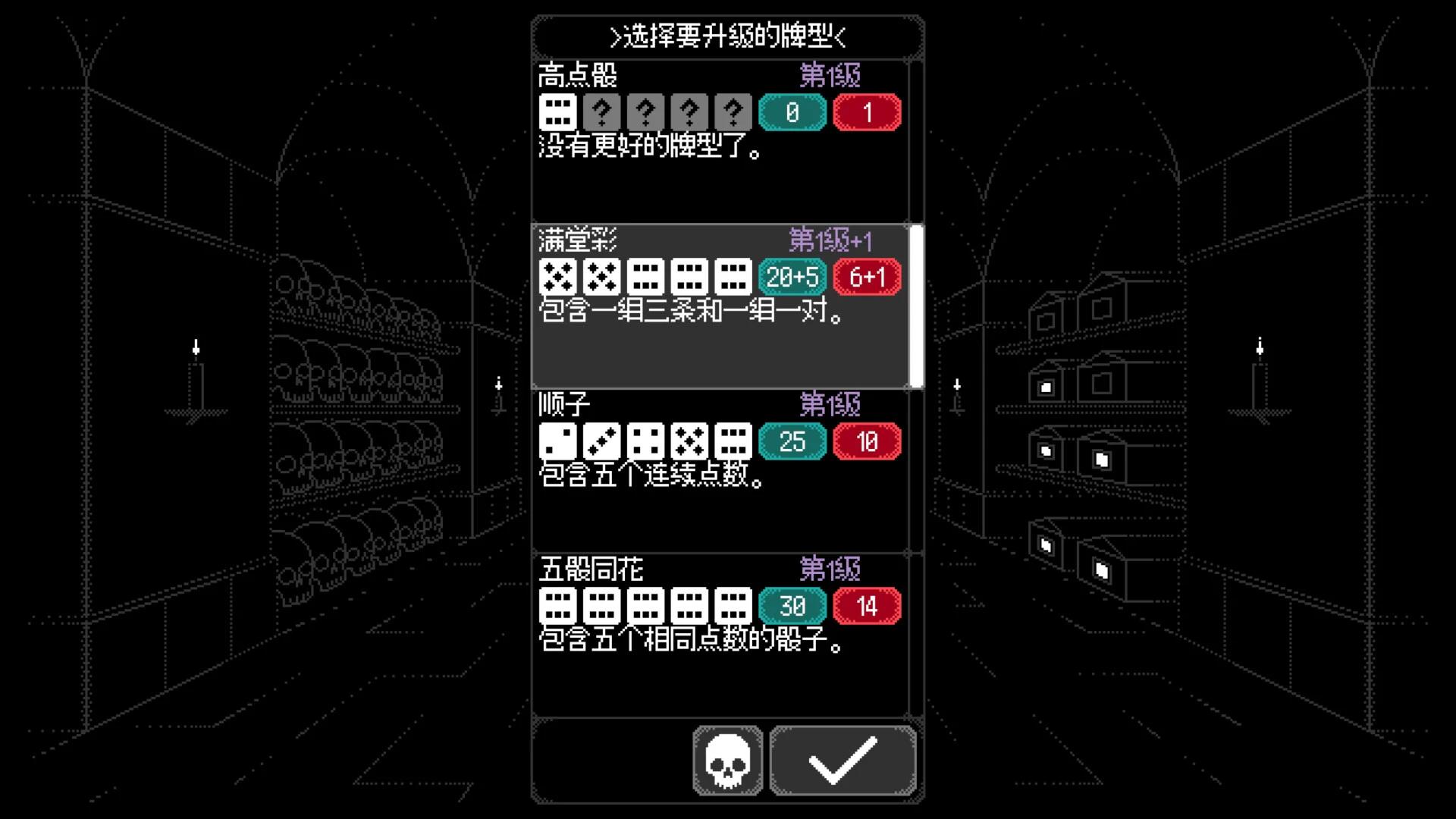Screen dimensions: 1456x819
Task: Click the first six-pip die in 五骰同花
Action: pos(557,605)
